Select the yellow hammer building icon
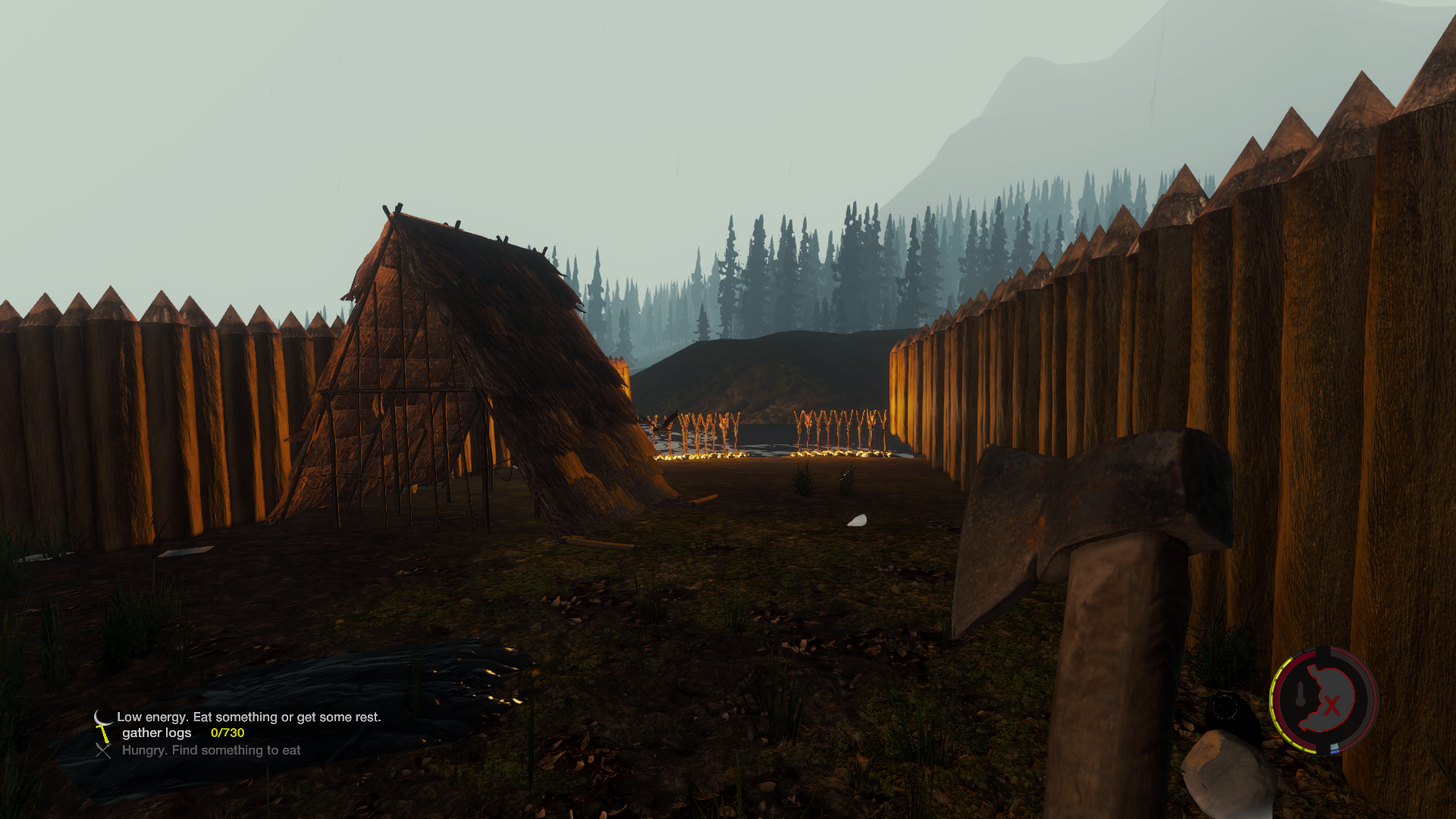 pyautogui.click(x=103, y=733)
